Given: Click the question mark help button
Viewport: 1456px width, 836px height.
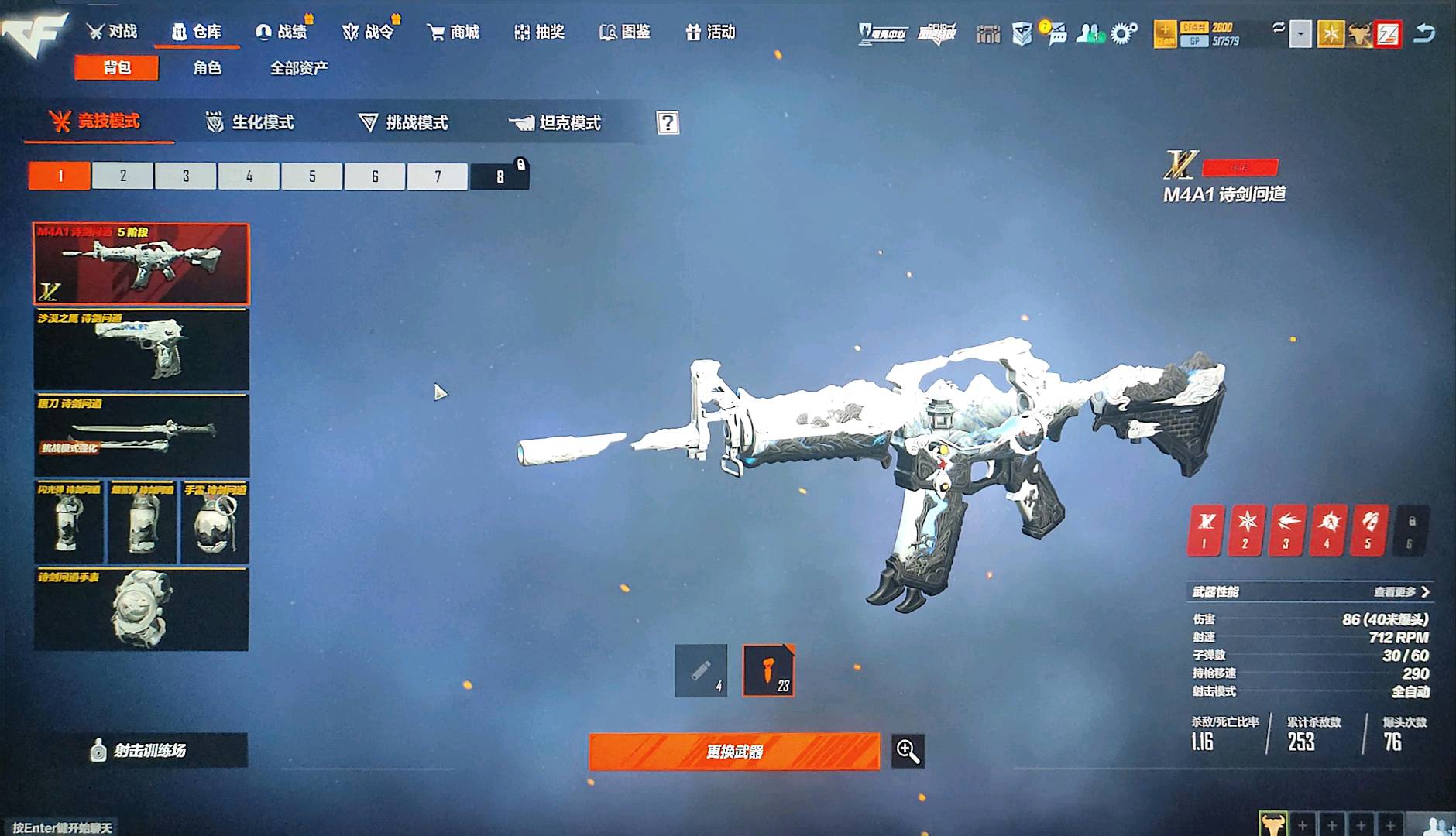Looking at the screenshot, I should [668, 122].
